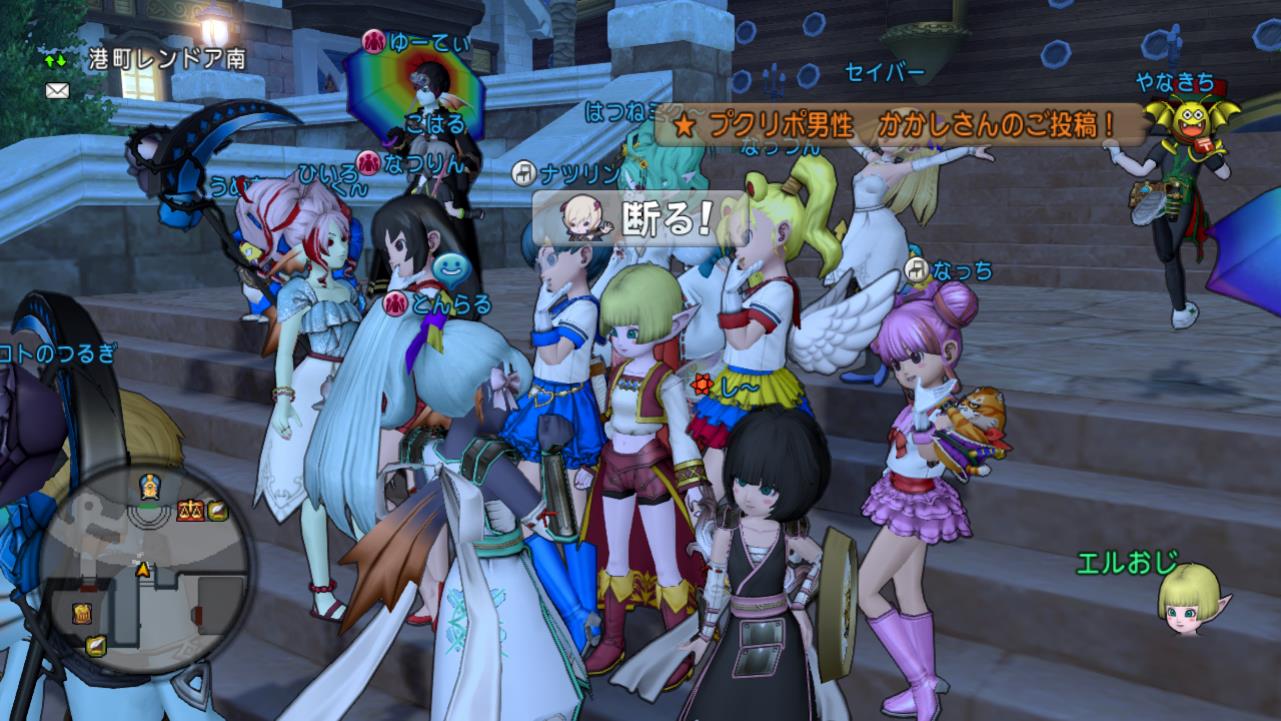Open the mail envelope icon

coord(56,90)
